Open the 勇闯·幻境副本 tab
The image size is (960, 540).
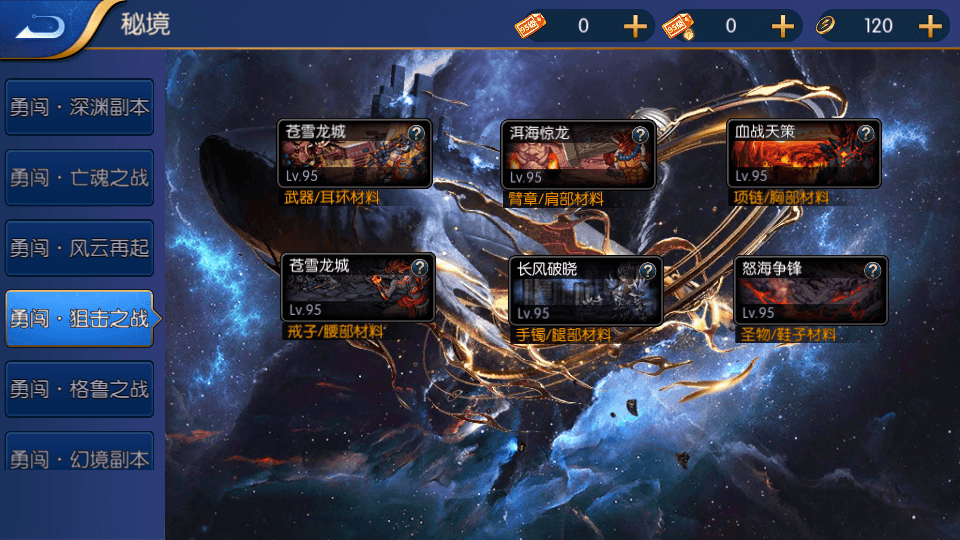click(x=79, y=458)
